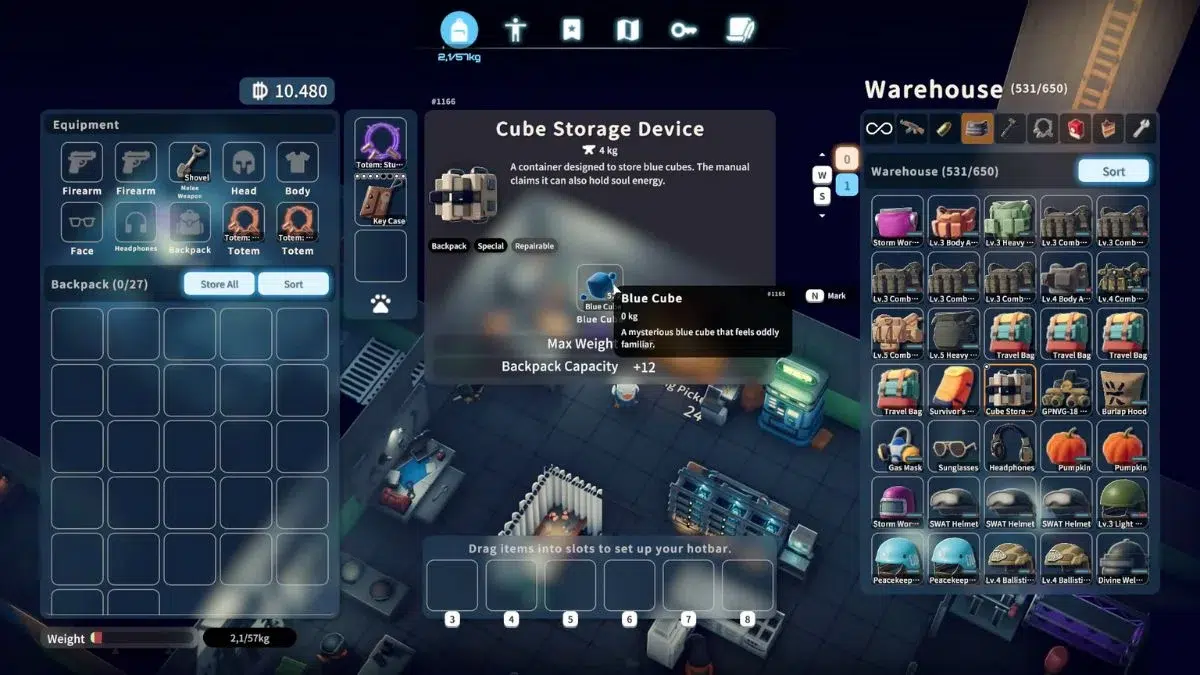
Task: Sort the backpack items
Action: click(293, 284)
